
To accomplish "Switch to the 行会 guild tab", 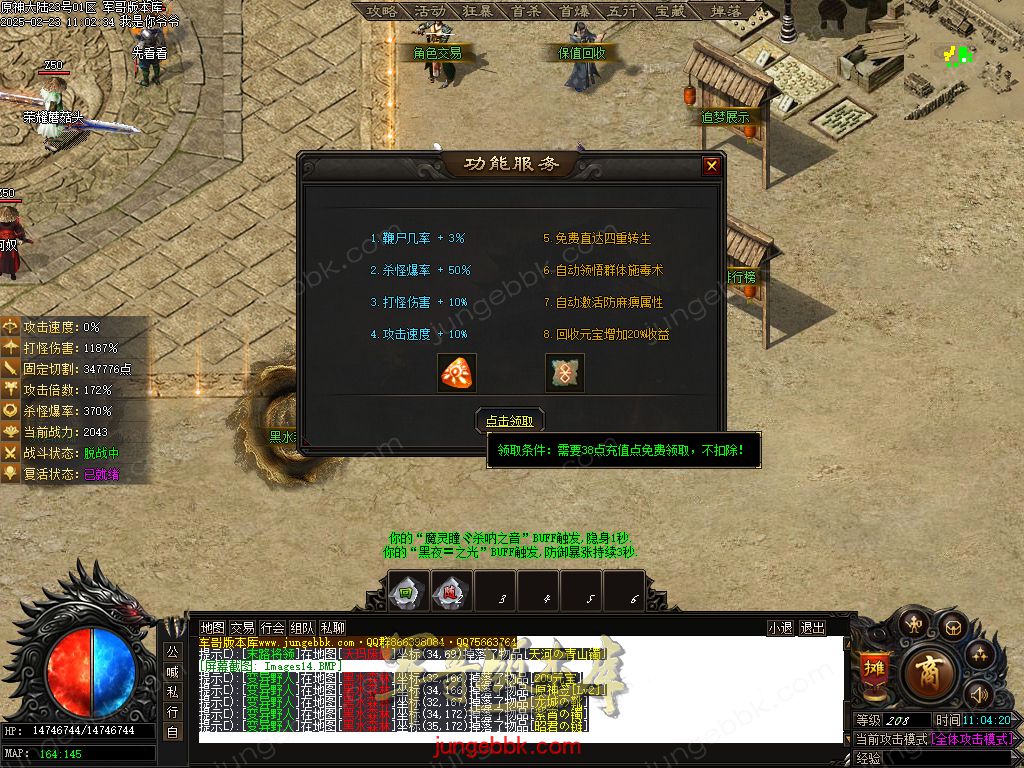I will point(272,628).
